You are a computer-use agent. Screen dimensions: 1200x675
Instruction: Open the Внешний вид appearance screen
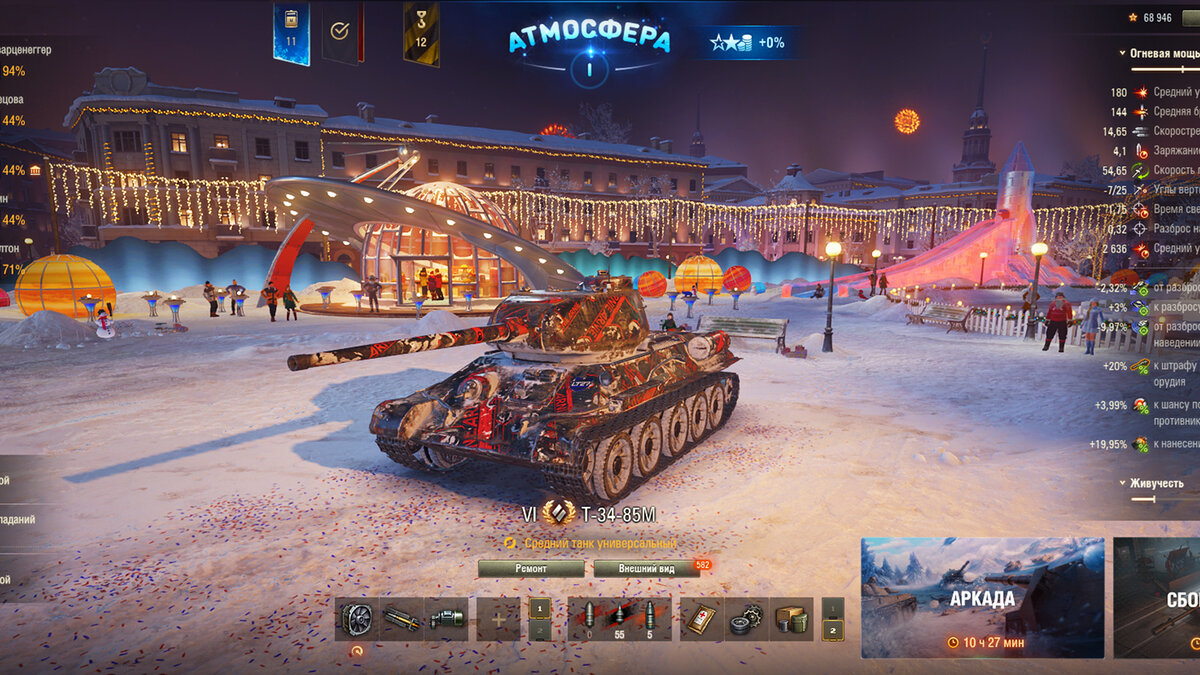(x=645, y=568)
